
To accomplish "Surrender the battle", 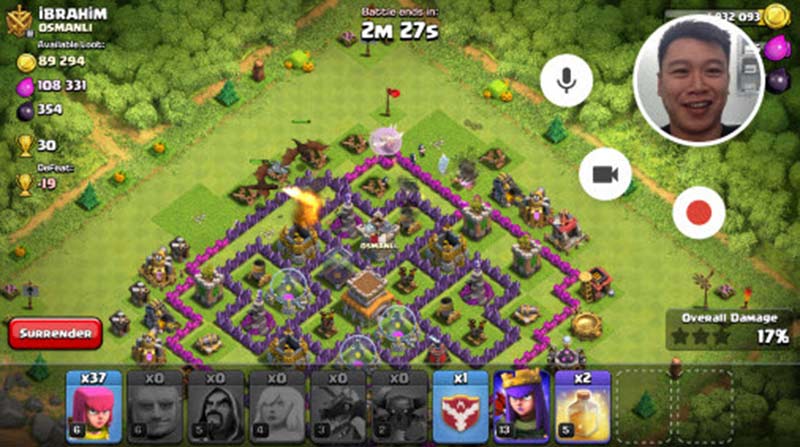I will coord(54,332).
